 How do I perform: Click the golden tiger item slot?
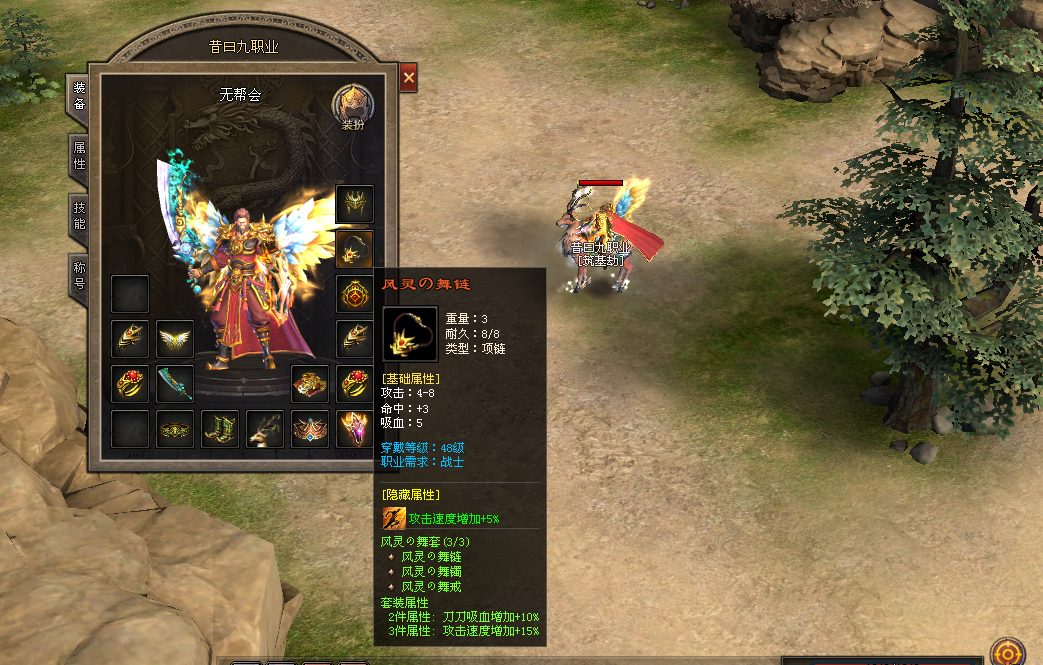tap(310, 384)
